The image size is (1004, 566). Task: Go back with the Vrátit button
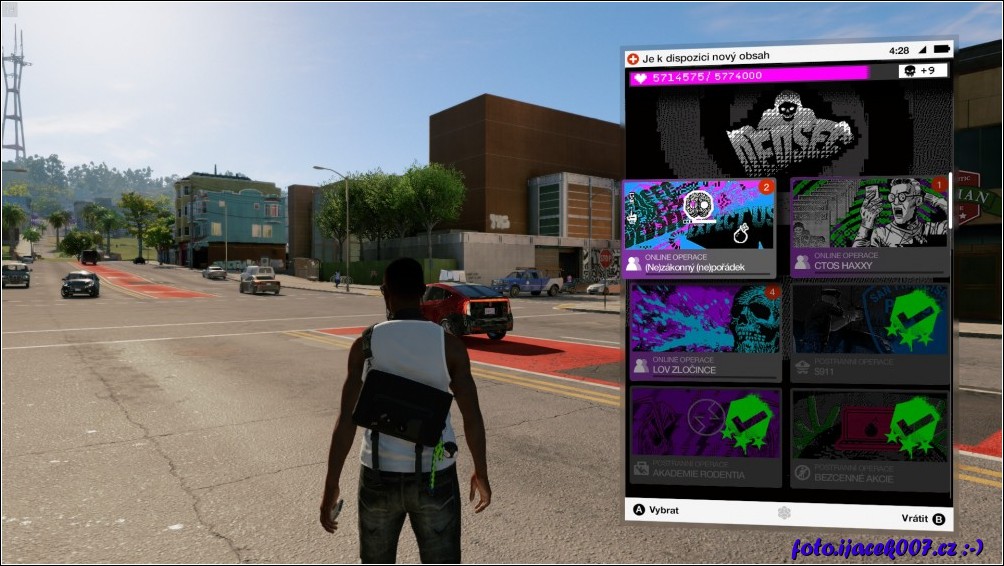(921, 519)
